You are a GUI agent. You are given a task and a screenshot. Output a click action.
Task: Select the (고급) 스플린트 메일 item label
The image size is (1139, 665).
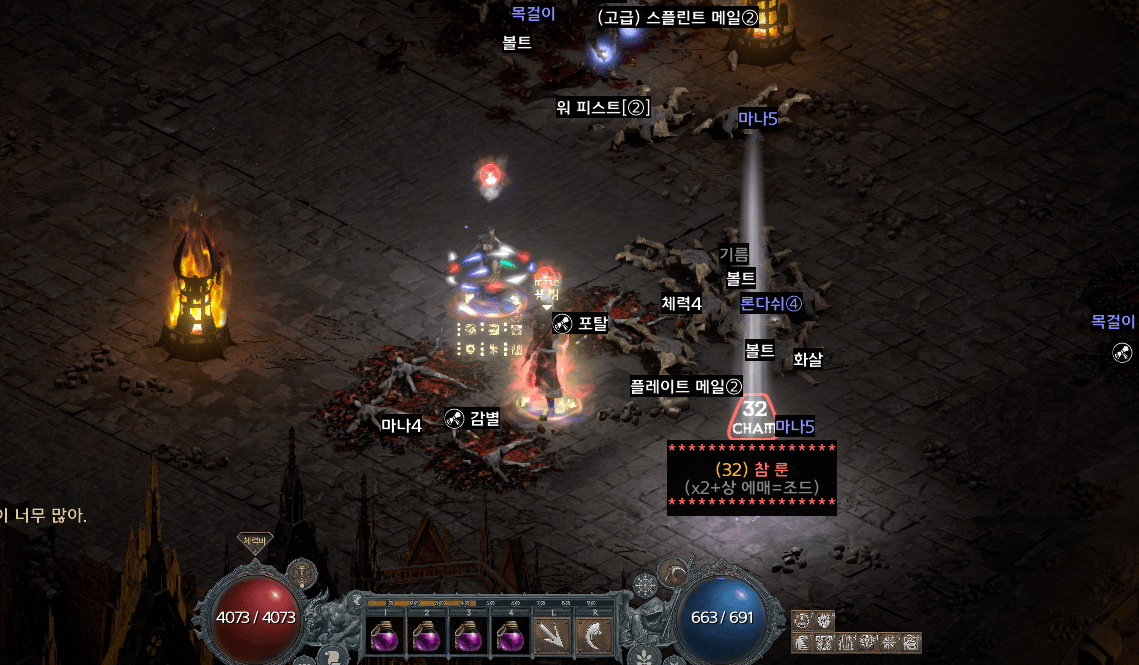click(x=677, y=18)
